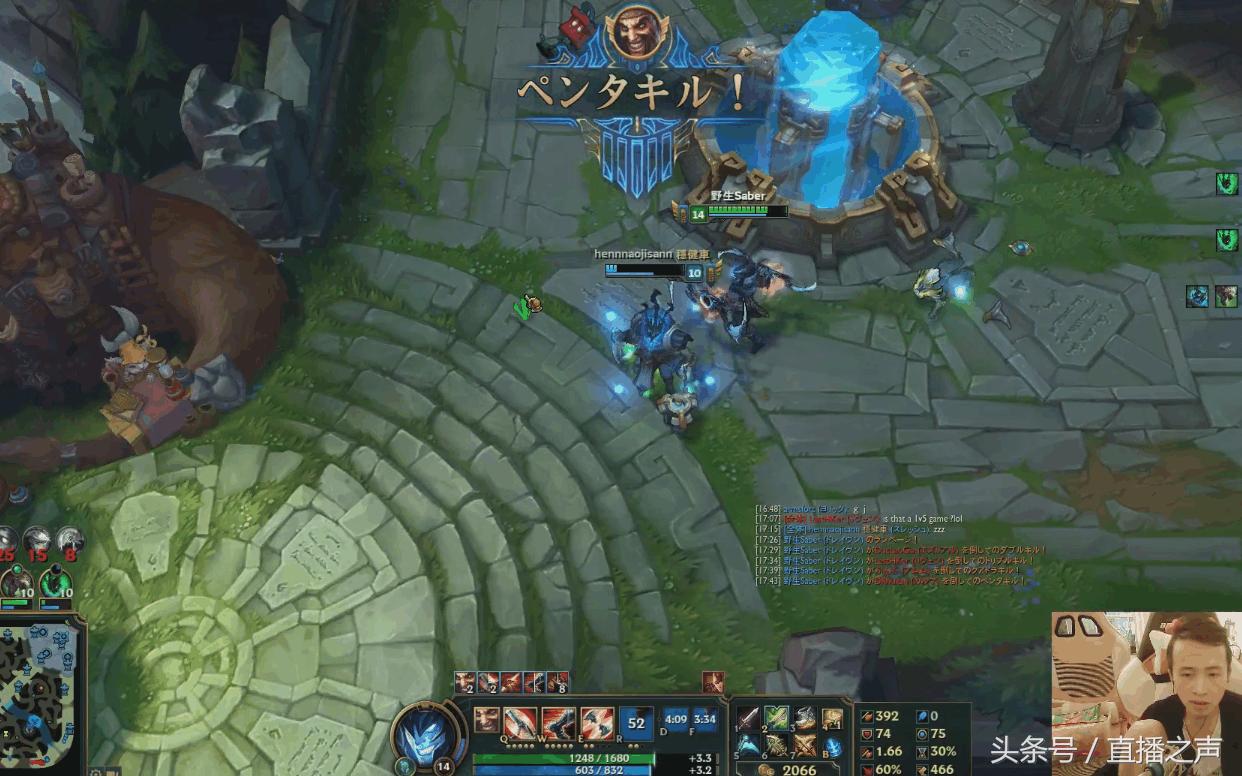1242x776 pixels.
Task: Click the passive ability icon beside Q
Action: [x=486, y=718]
